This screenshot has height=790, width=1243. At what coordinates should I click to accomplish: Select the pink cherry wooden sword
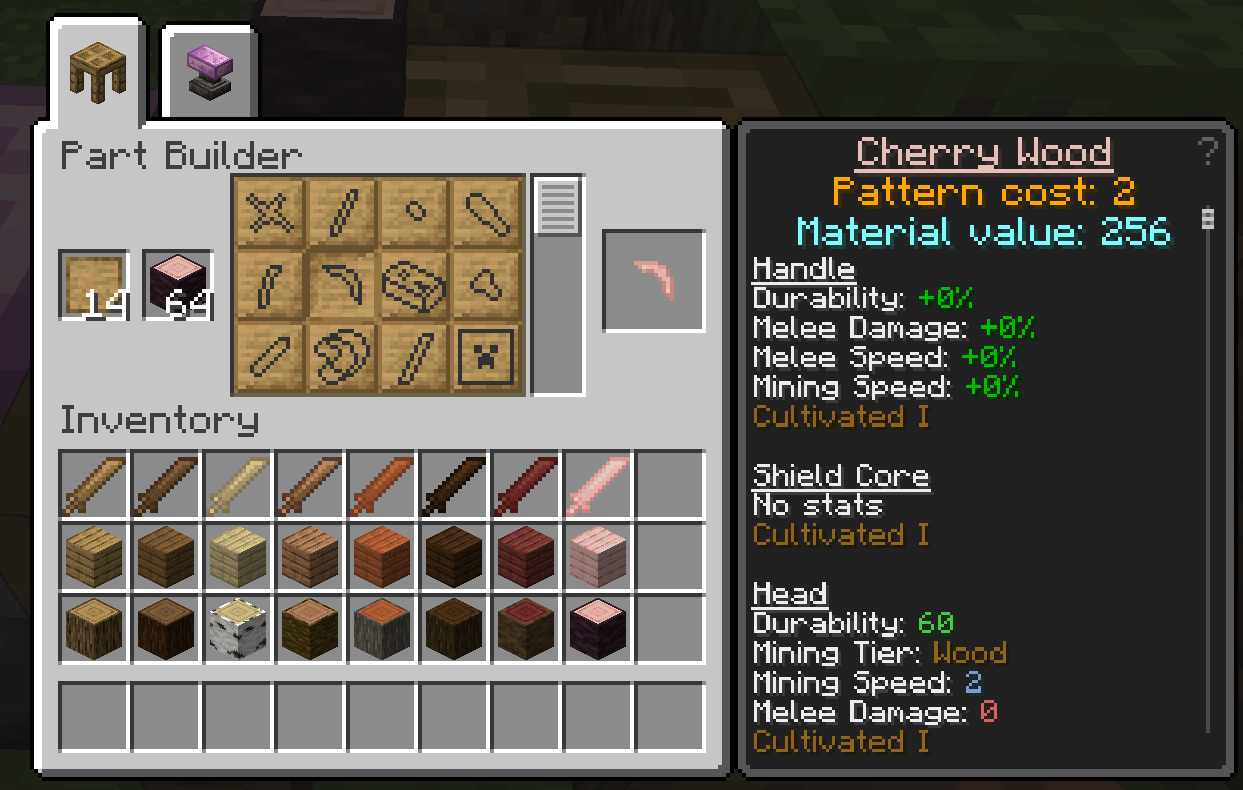click(x=598, y=485)
